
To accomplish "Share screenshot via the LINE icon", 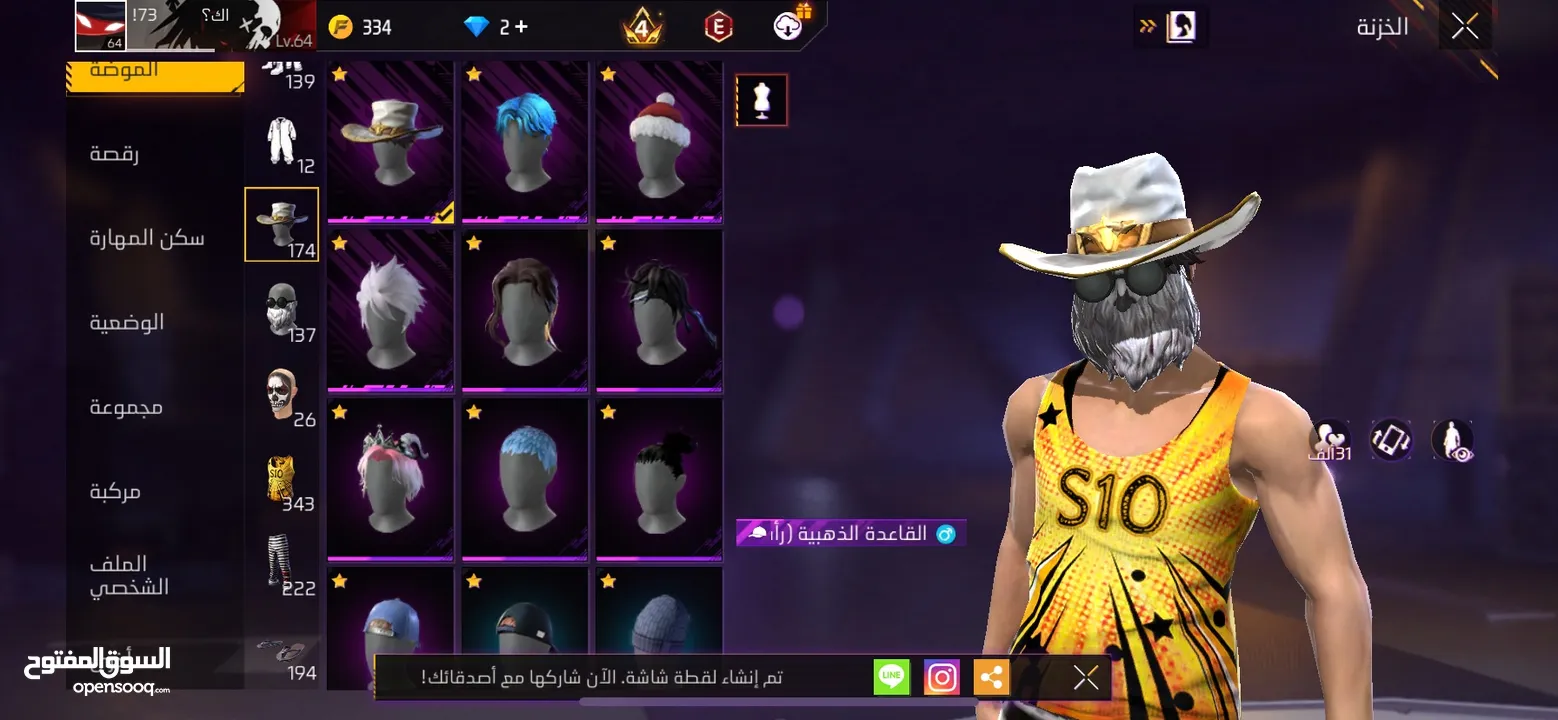I will pyautogui.click(x=891, y=677).
